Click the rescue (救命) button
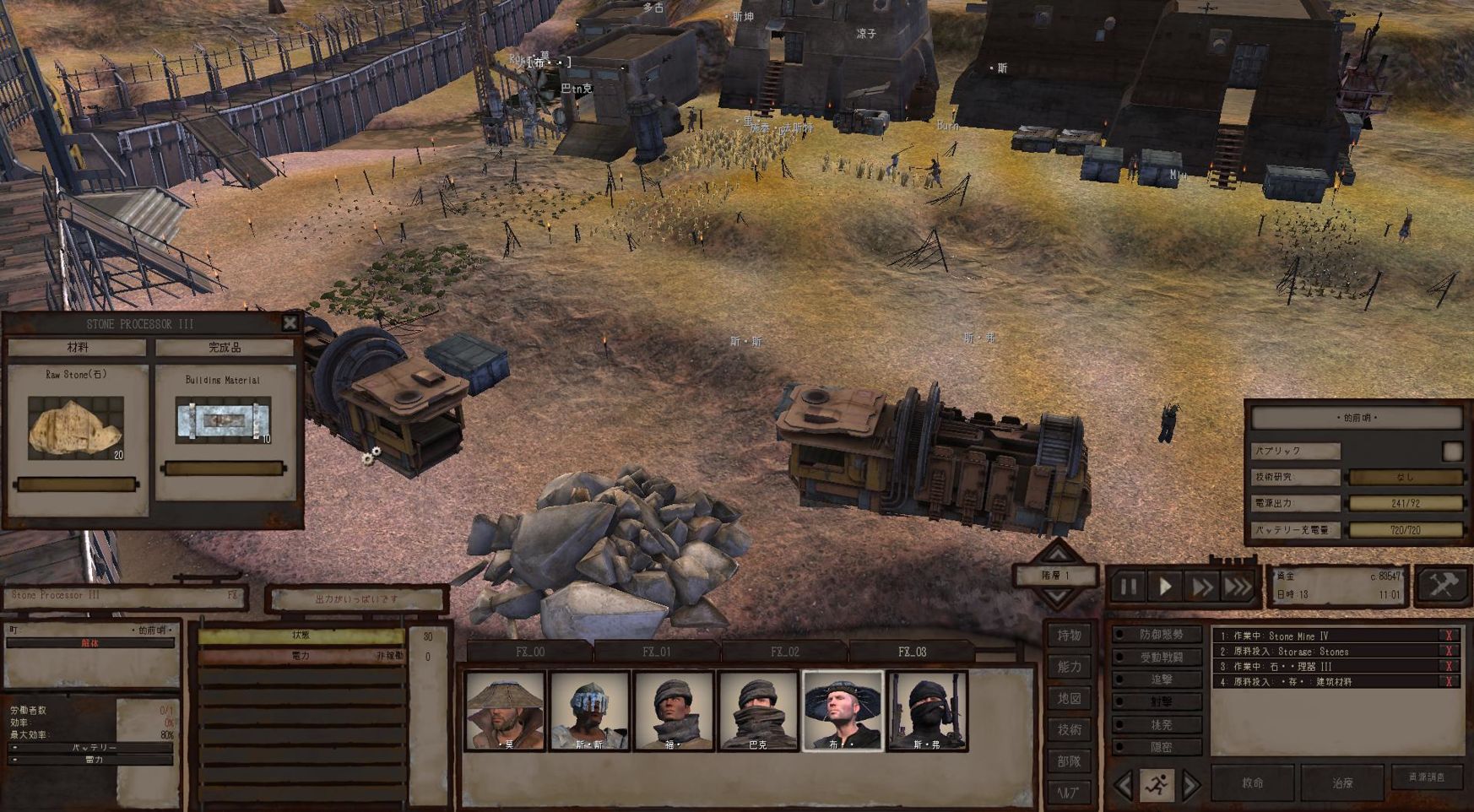Image resolution: width=1474 pixels, height=812 pixels. tap(1253, 783)
